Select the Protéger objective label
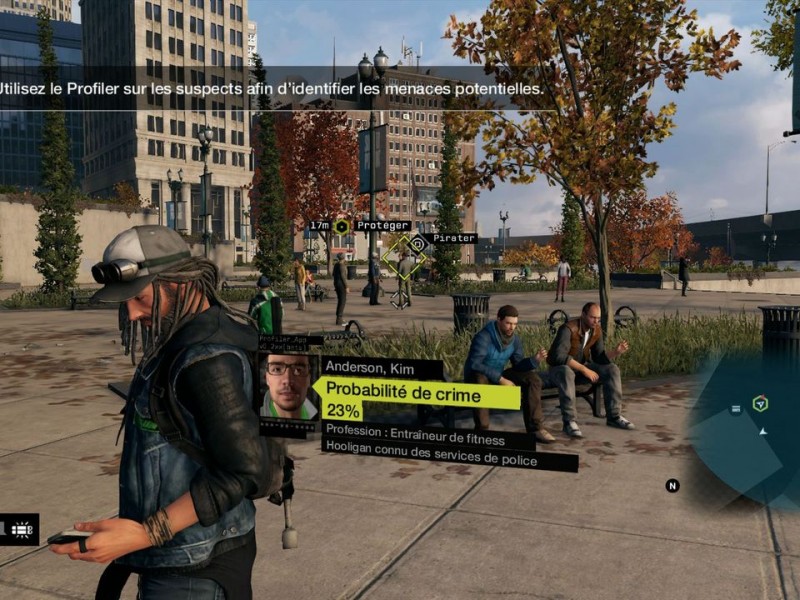The height and width of the screenshot is (600, 800). tap(382, 226)
